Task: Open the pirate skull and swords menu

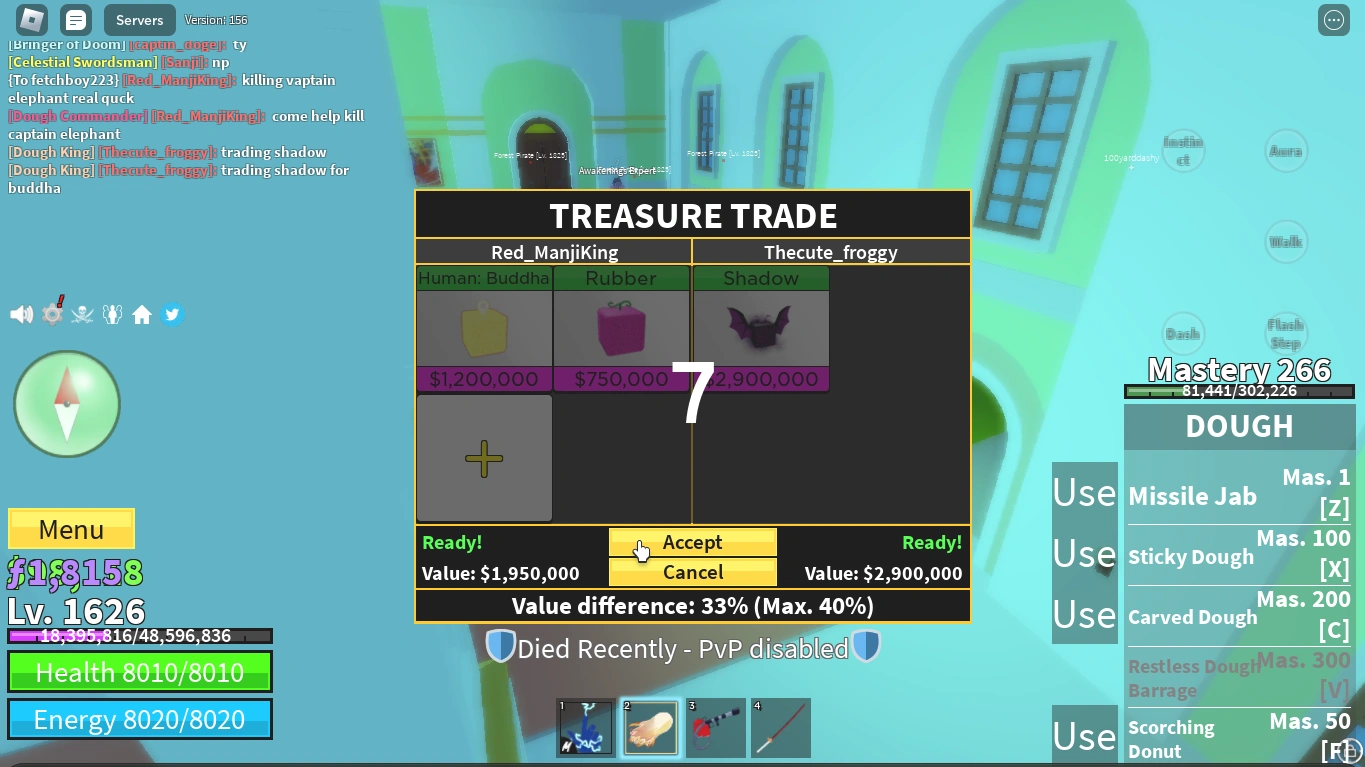Action: (82, 313)
